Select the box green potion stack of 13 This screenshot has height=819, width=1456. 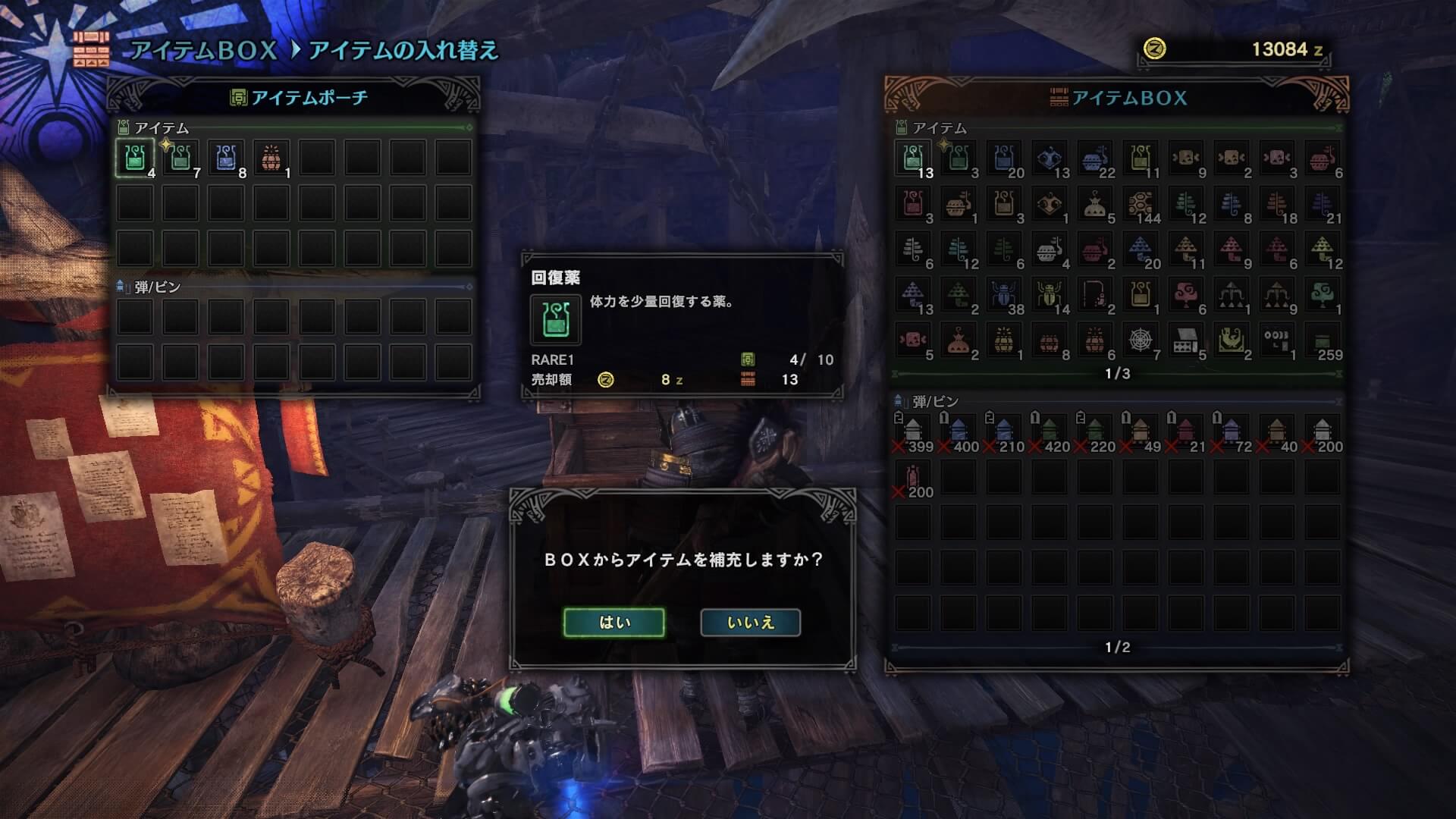[913, 158]
